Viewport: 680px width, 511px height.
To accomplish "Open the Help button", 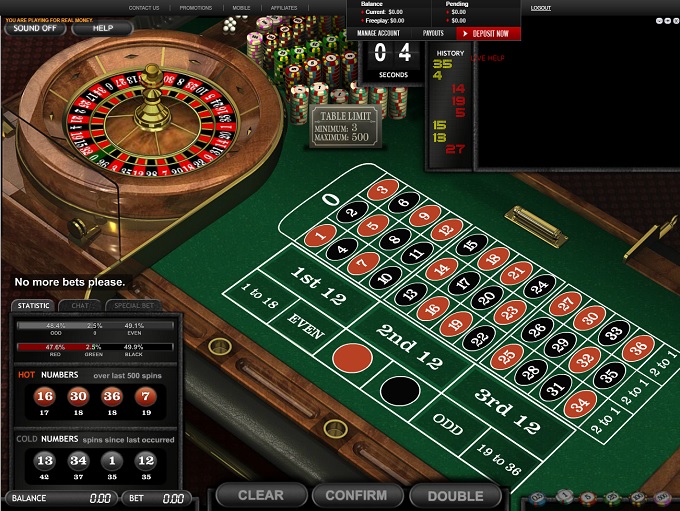I will point(102,28).
